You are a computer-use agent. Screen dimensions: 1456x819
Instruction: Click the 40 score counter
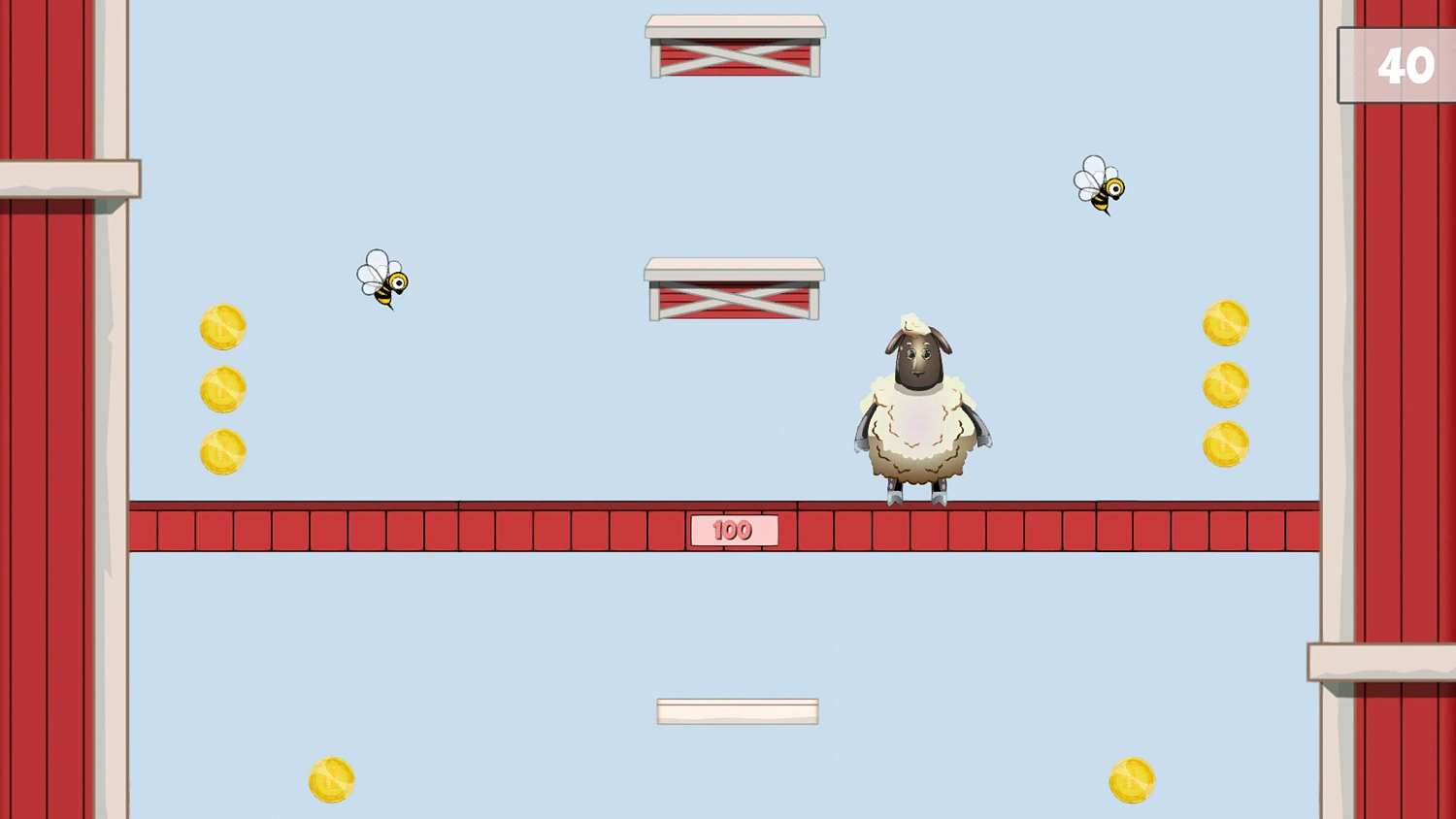pyautogui.click(x=1406, y=66)
